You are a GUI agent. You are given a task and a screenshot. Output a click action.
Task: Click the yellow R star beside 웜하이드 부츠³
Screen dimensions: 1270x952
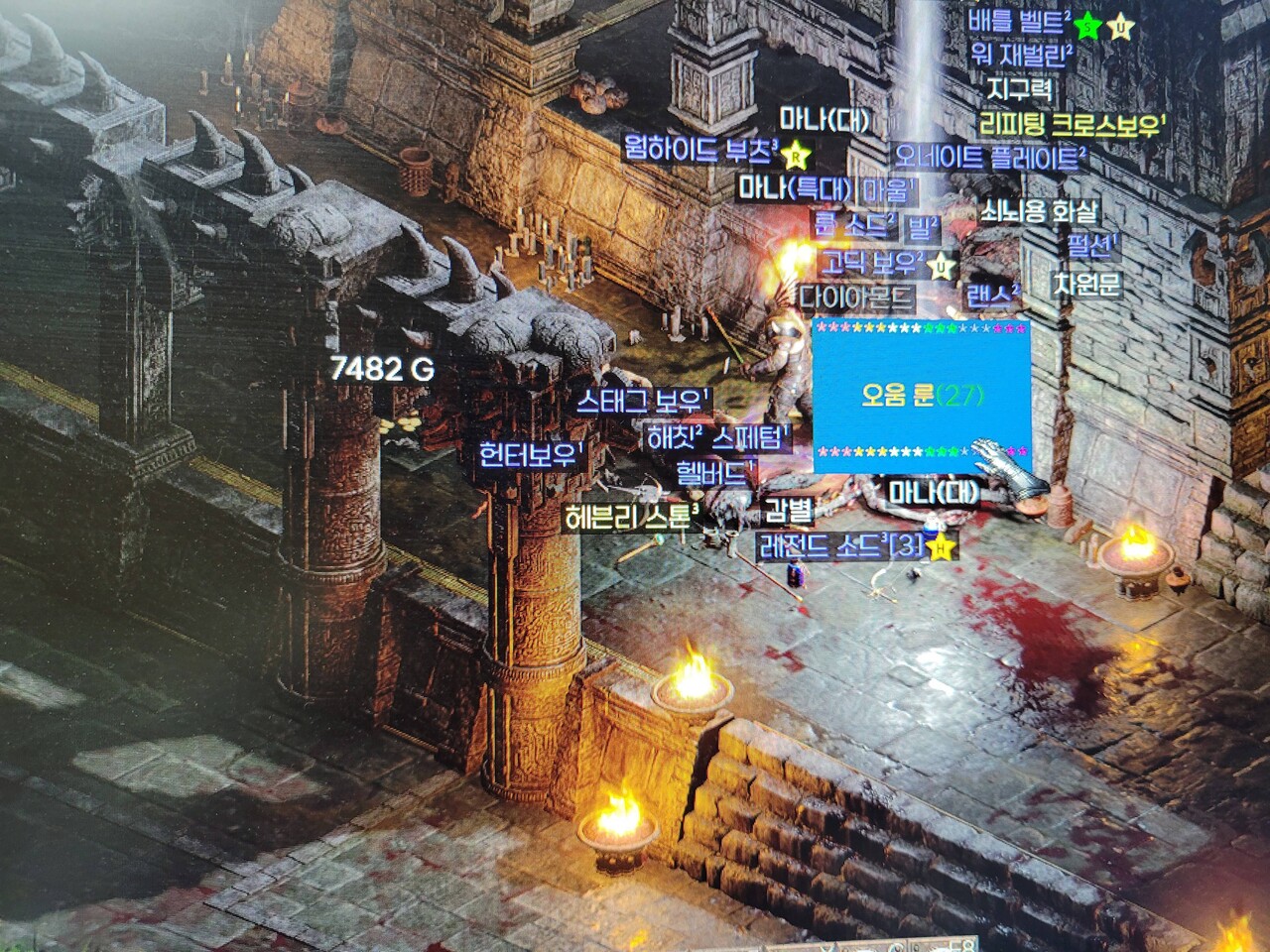click(x=793, y=156)
